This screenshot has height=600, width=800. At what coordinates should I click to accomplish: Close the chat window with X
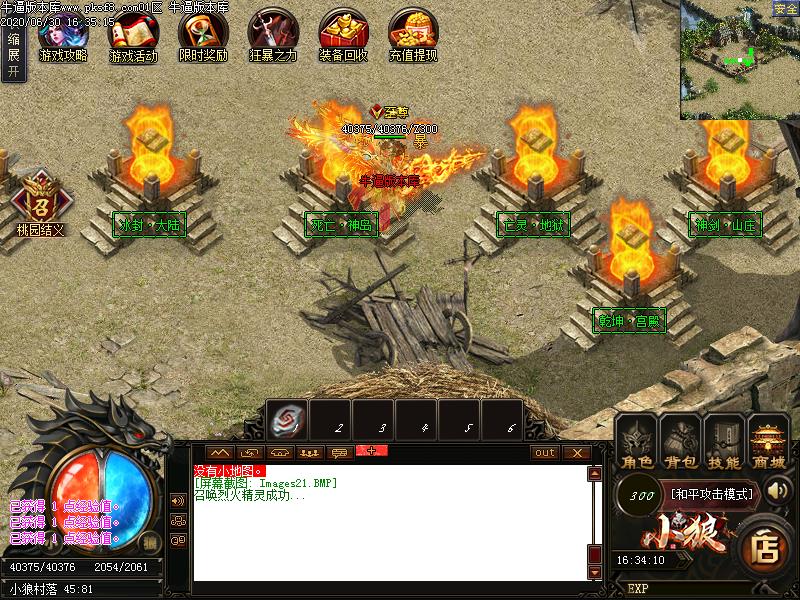[x=576, y=453]
